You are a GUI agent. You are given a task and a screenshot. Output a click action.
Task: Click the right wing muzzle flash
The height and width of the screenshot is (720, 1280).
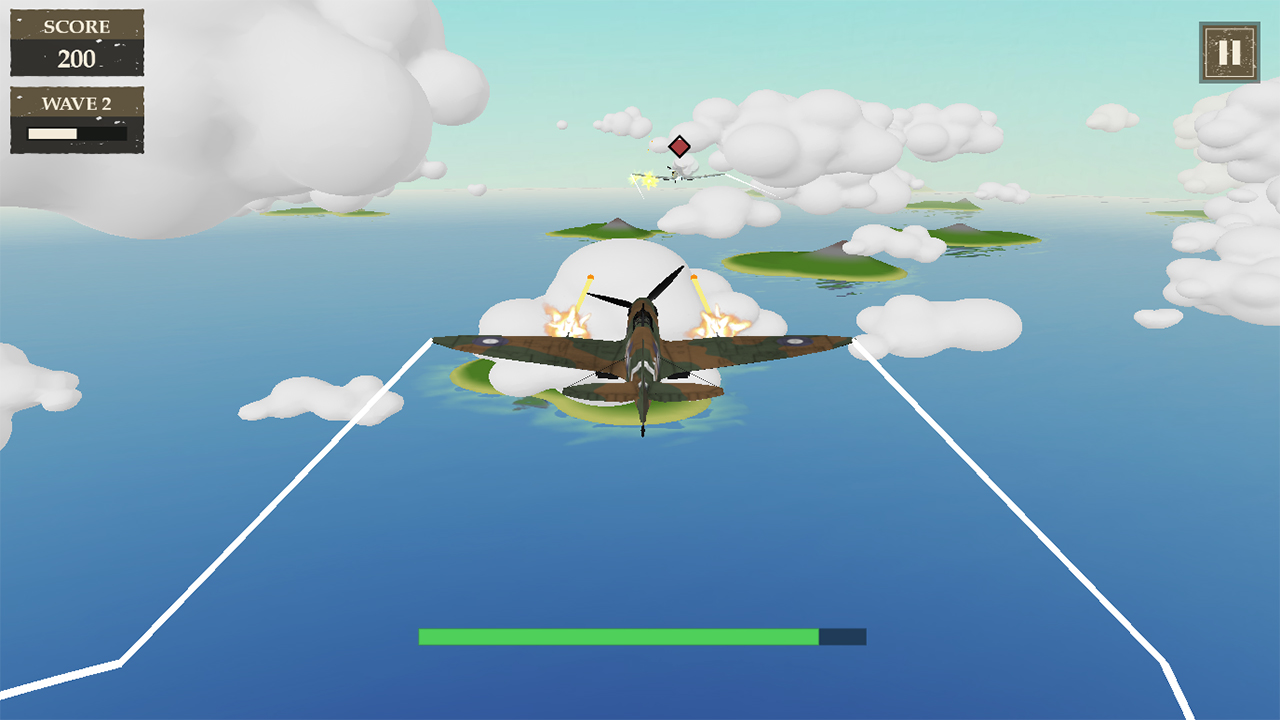coord(716,322)
